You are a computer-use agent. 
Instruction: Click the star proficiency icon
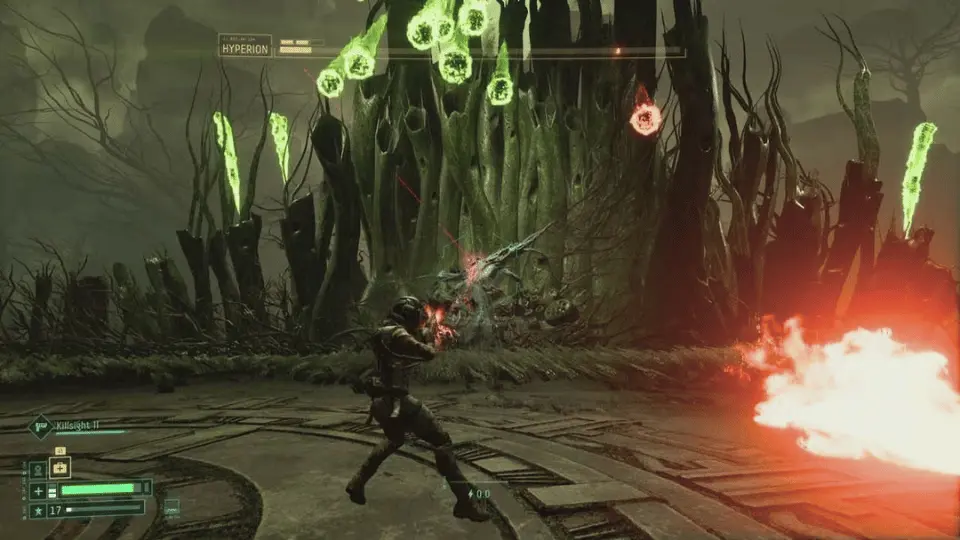[37, 509]
